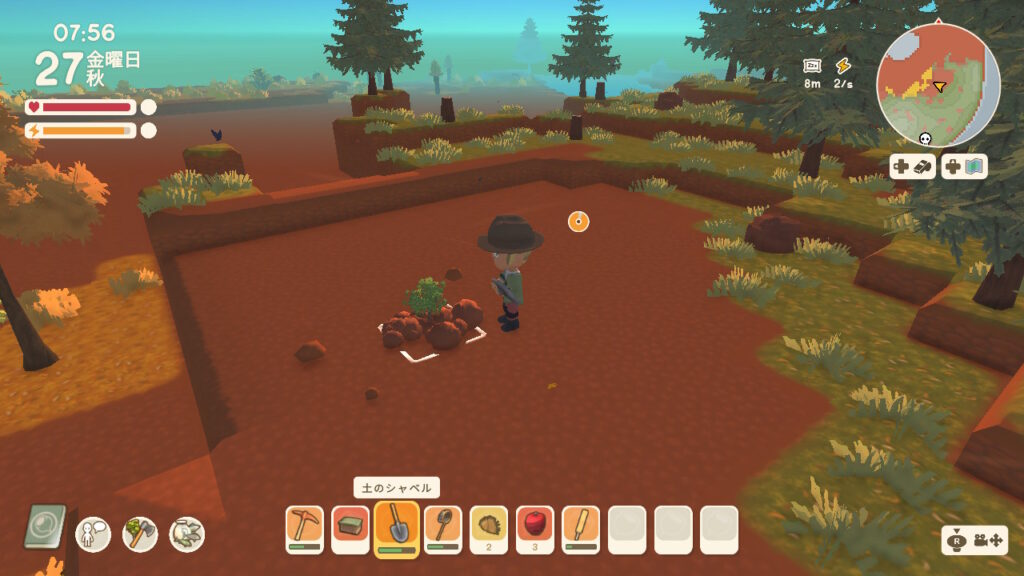This screenshot has width=1024, height=576.
Task: Click the circular minimap
Action: point(938,84)
